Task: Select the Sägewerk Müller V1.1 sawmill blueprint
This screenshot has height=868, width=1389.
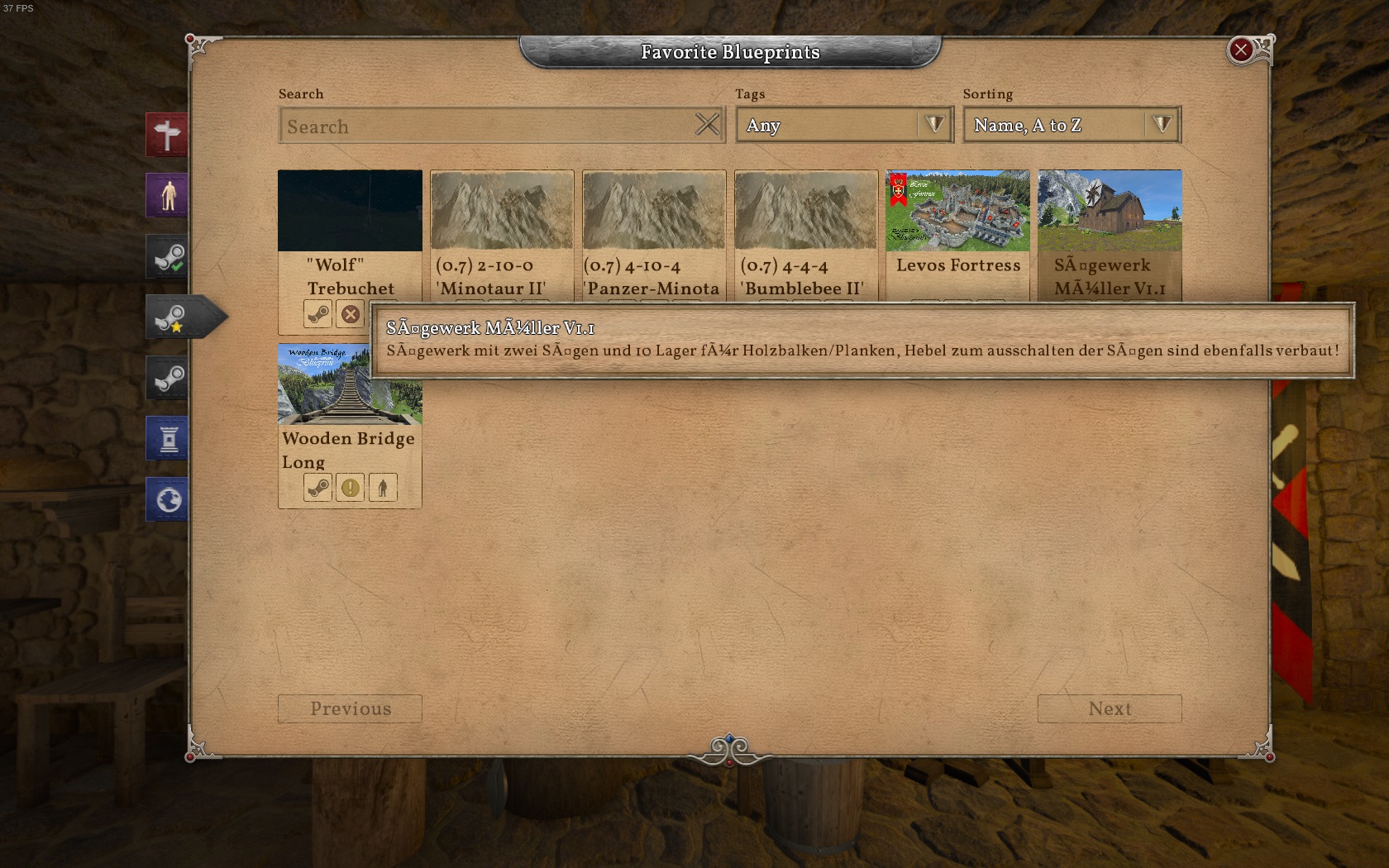Action: pos(1110,212)
